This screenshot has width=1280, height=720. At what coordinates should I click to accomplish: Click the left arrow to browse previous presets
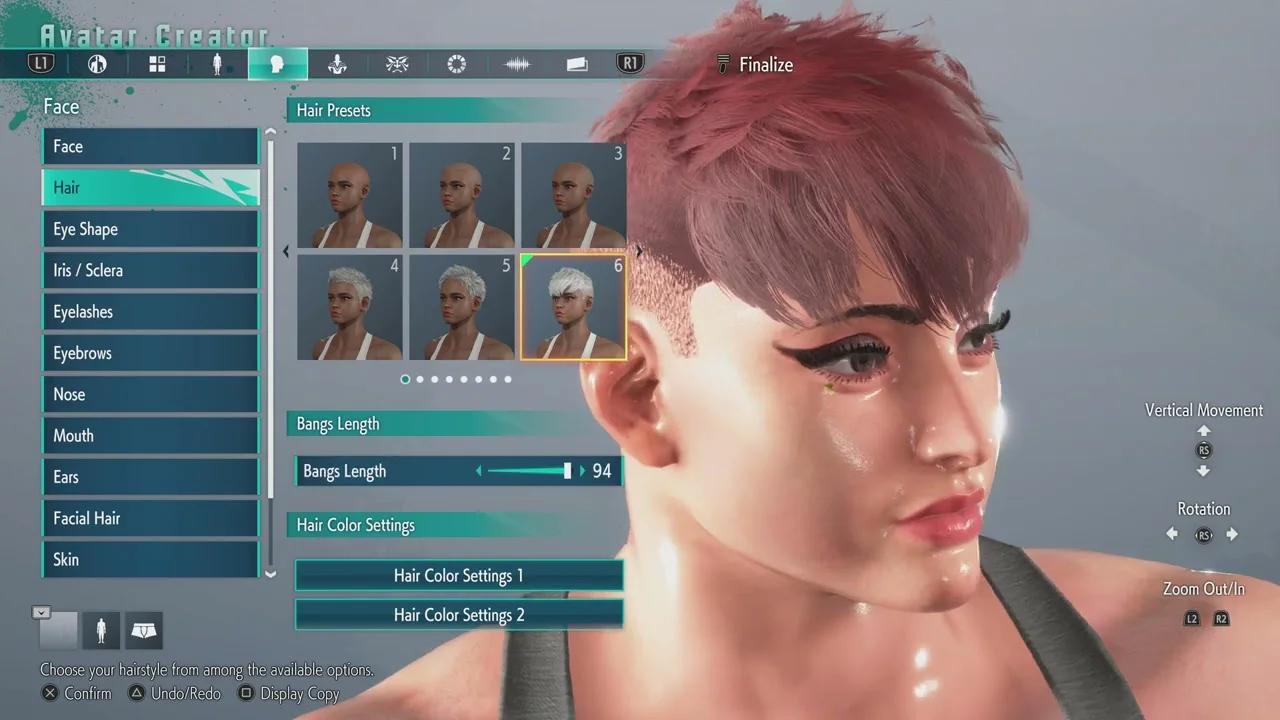(286, 251)
